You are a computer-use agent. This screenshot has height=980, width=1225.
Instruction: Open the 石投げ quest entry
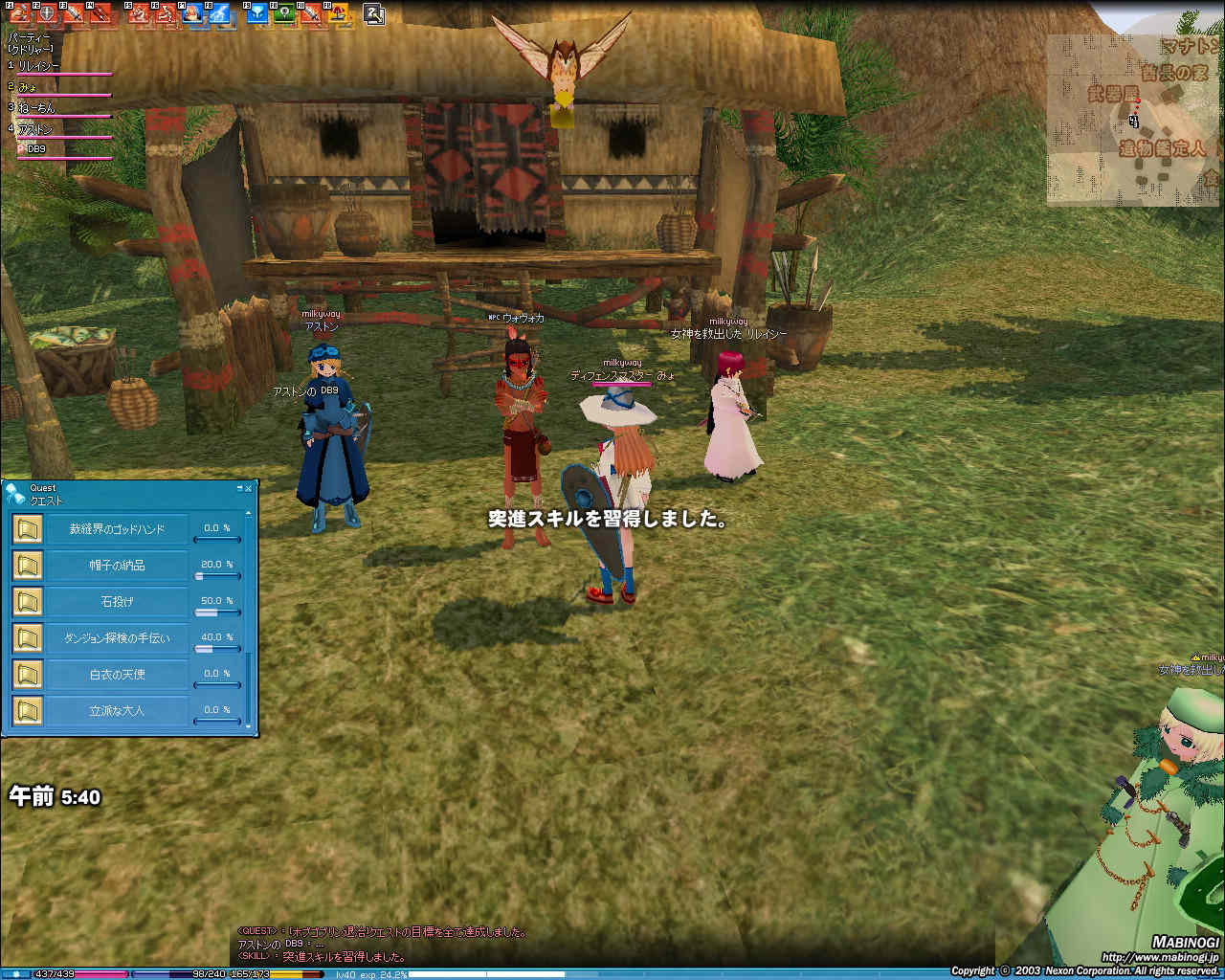click(117, 602)
